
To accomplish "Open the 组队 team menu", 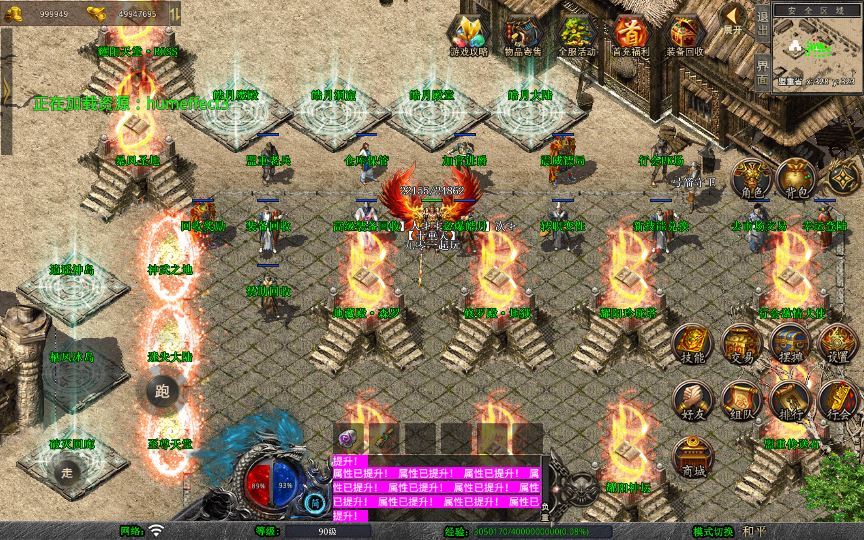I will point(742,399).
